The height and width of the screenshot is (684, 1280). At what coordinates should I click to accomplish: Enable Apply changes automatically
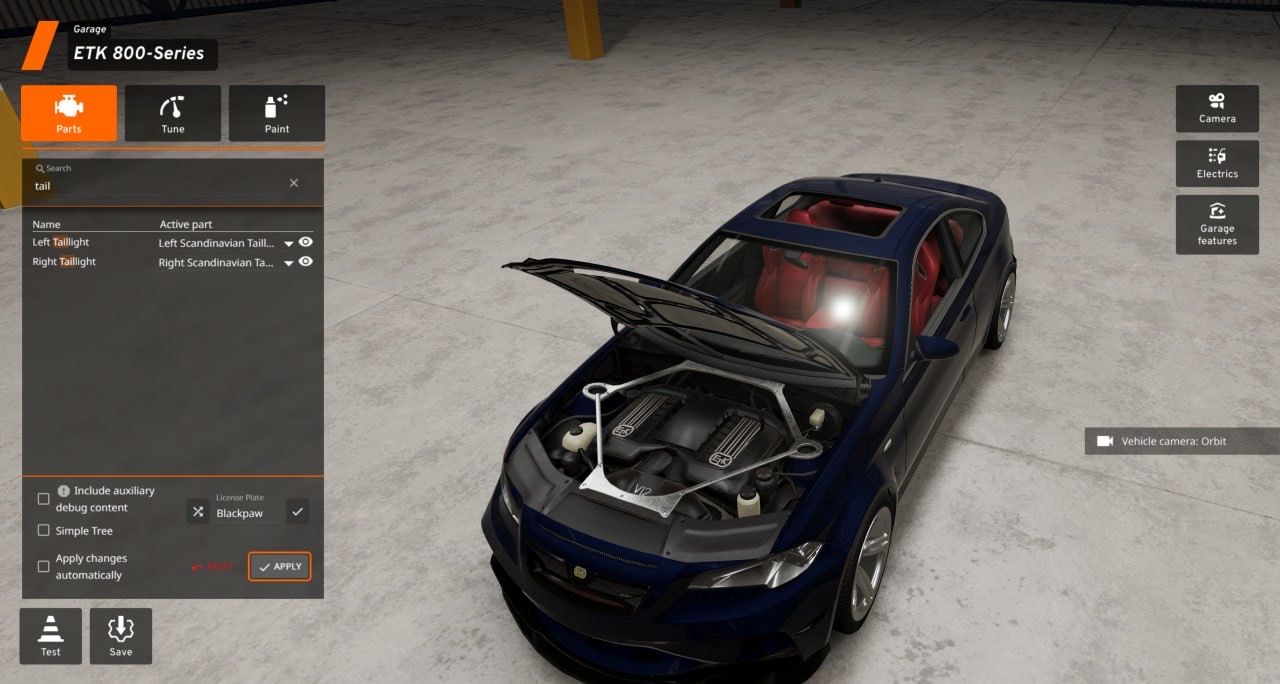43,567
